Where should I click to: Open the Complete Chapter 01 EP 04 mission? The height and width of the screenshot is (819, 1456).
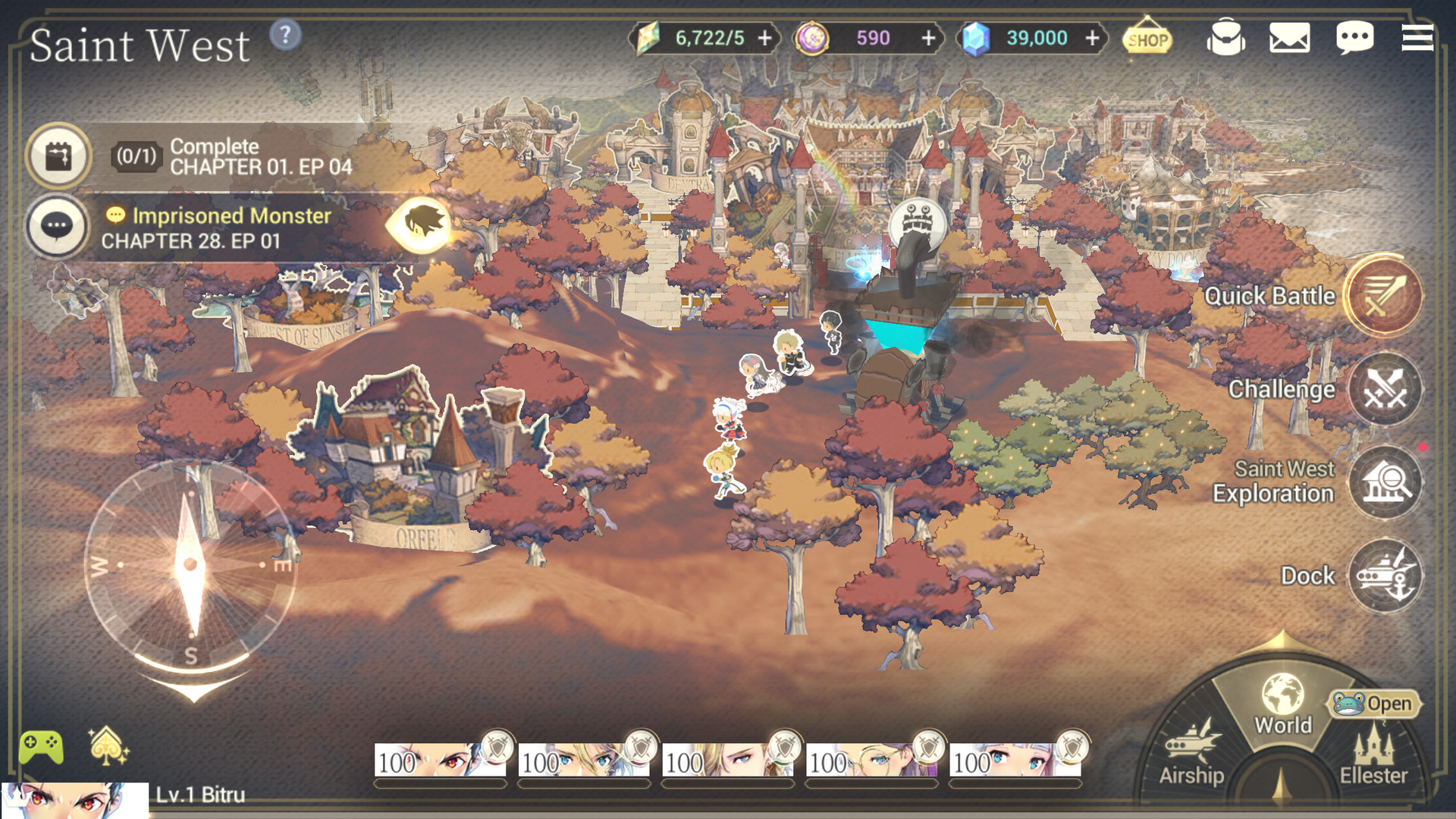(x=227, y=157)
